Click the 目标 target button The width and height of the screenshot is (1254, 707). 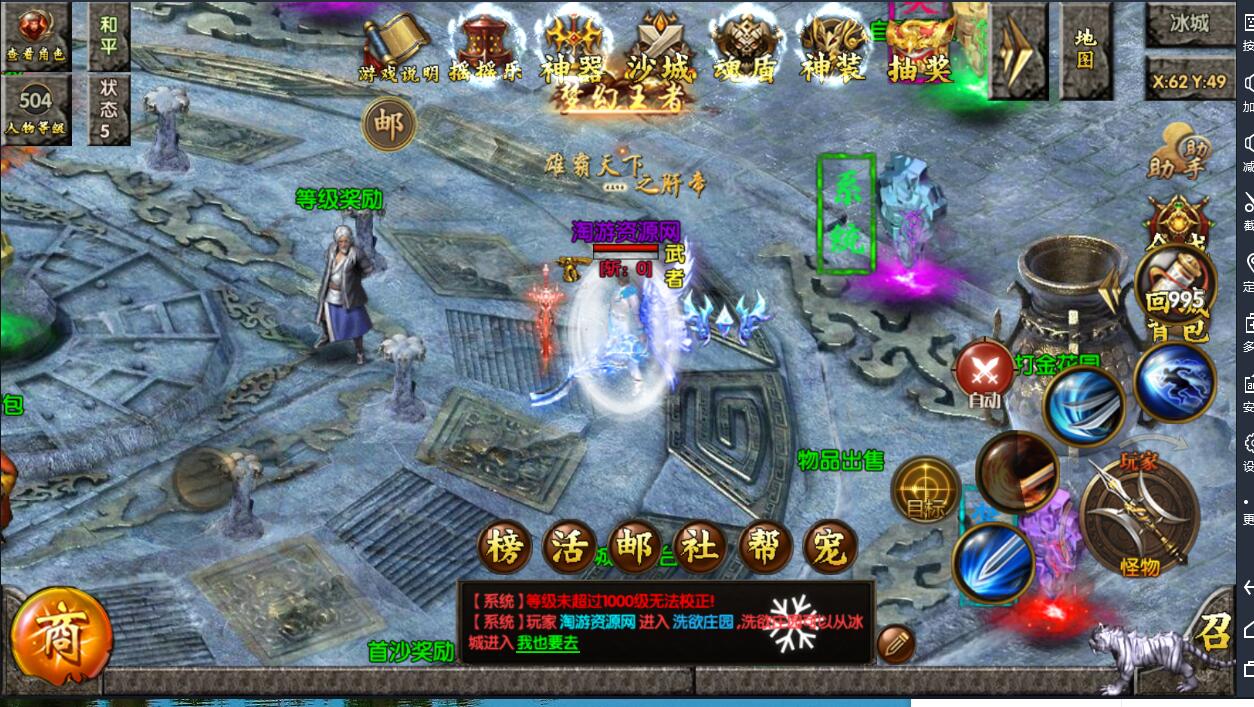click(925, 491)
